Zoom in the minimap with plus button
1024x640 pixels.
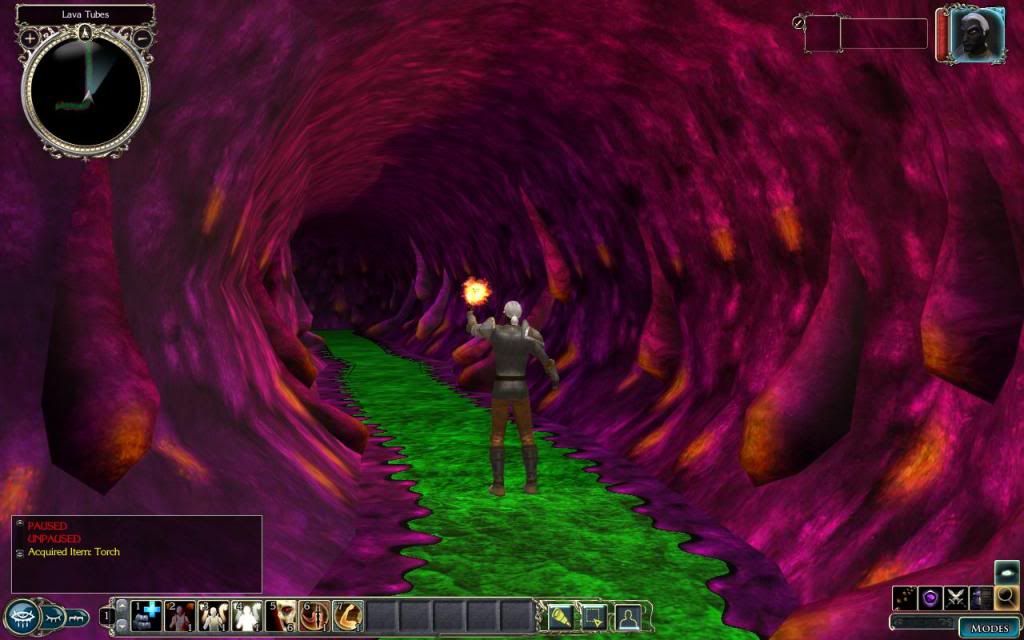(x=30, y=39)
